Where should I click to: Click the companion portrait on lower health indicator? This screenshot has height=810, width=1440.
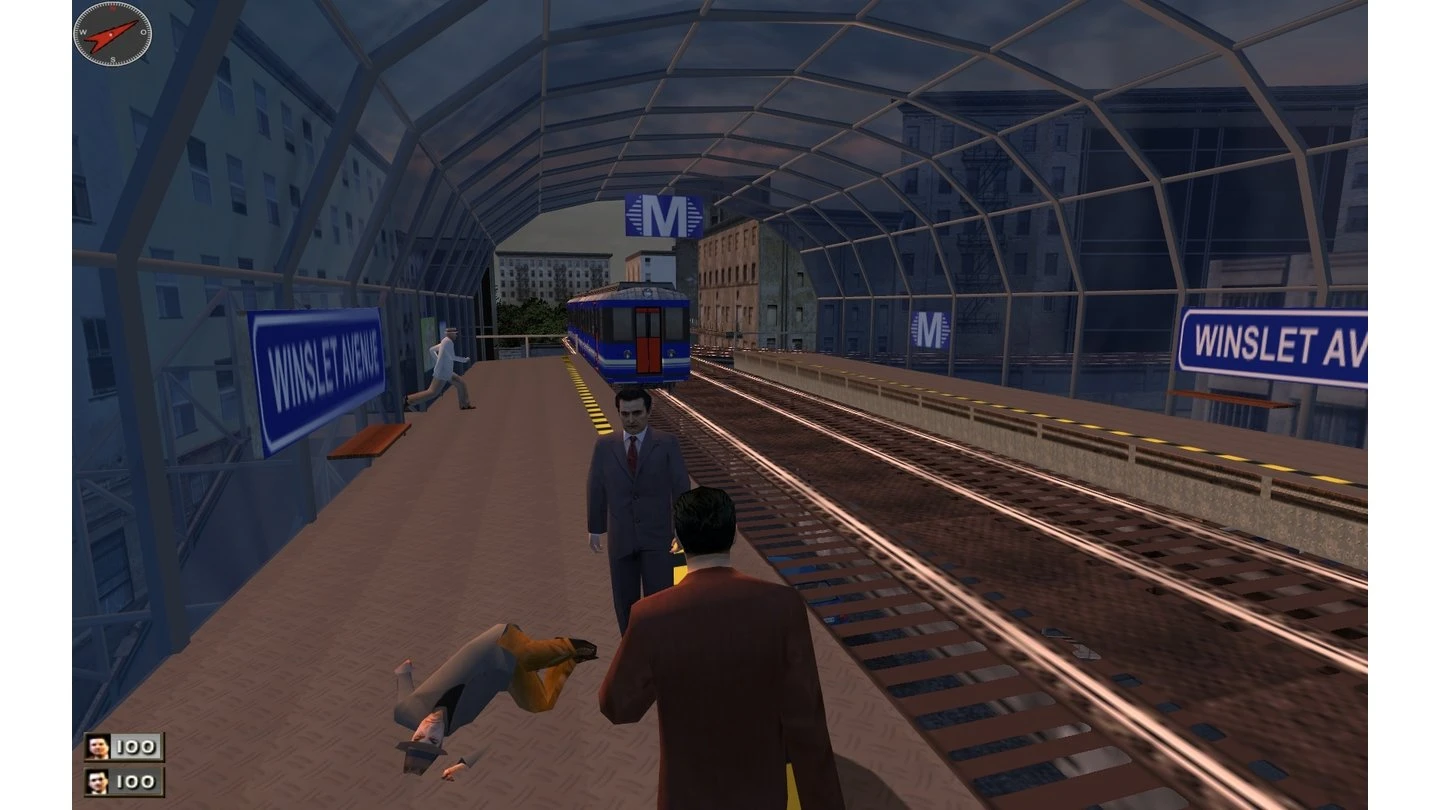click(x=97, y=783)
